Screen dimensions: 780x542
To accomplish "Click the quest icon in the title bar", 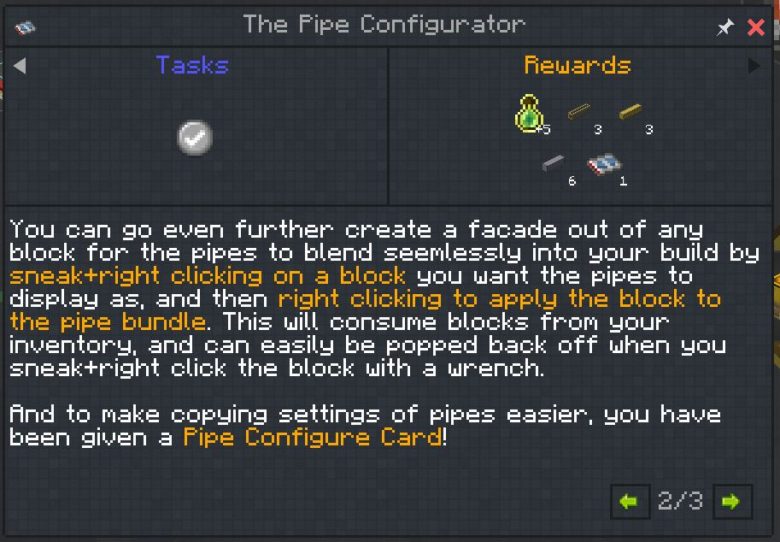I will [25, 27].
